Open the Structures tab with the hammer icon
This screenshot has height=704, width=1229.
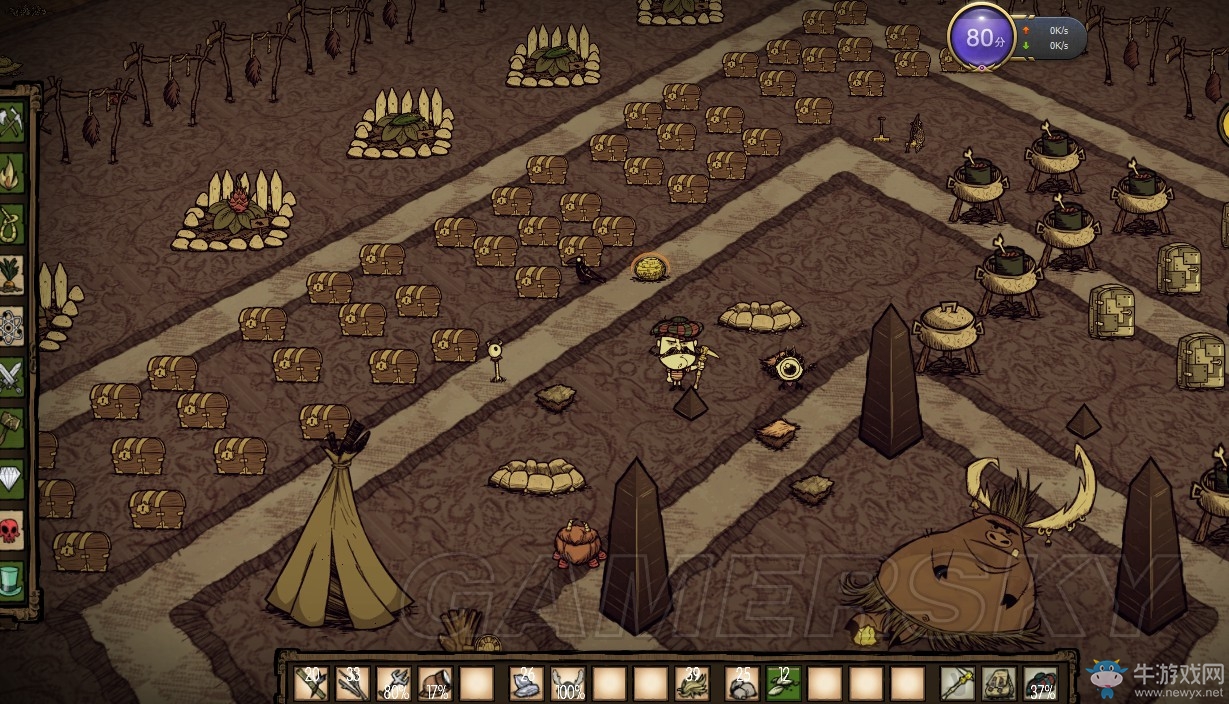click(13, 427)
